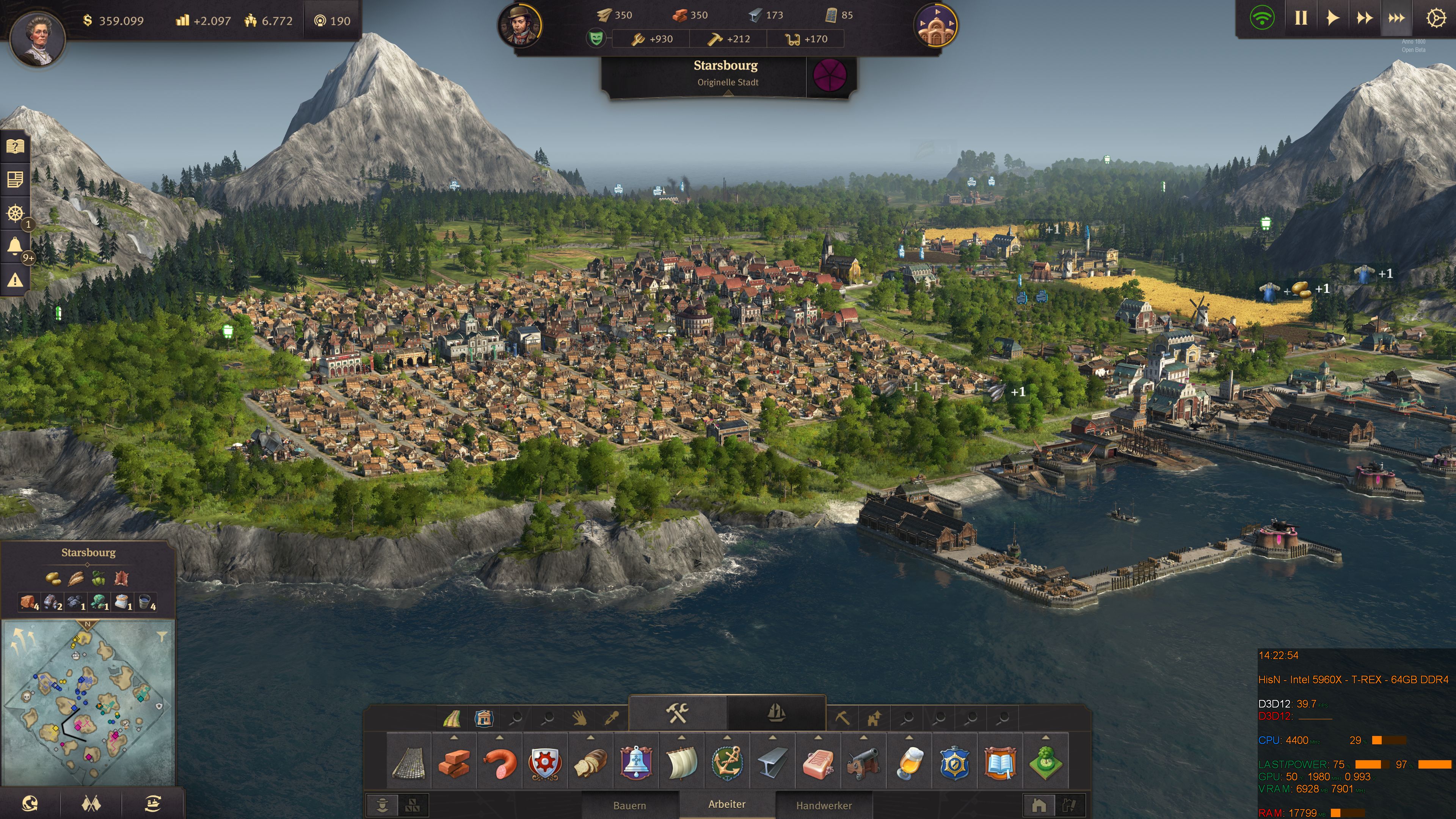Switch to the Bauern tab
Image resolution: width=1456 pixels, height=819 pixels.
(629, 805)
